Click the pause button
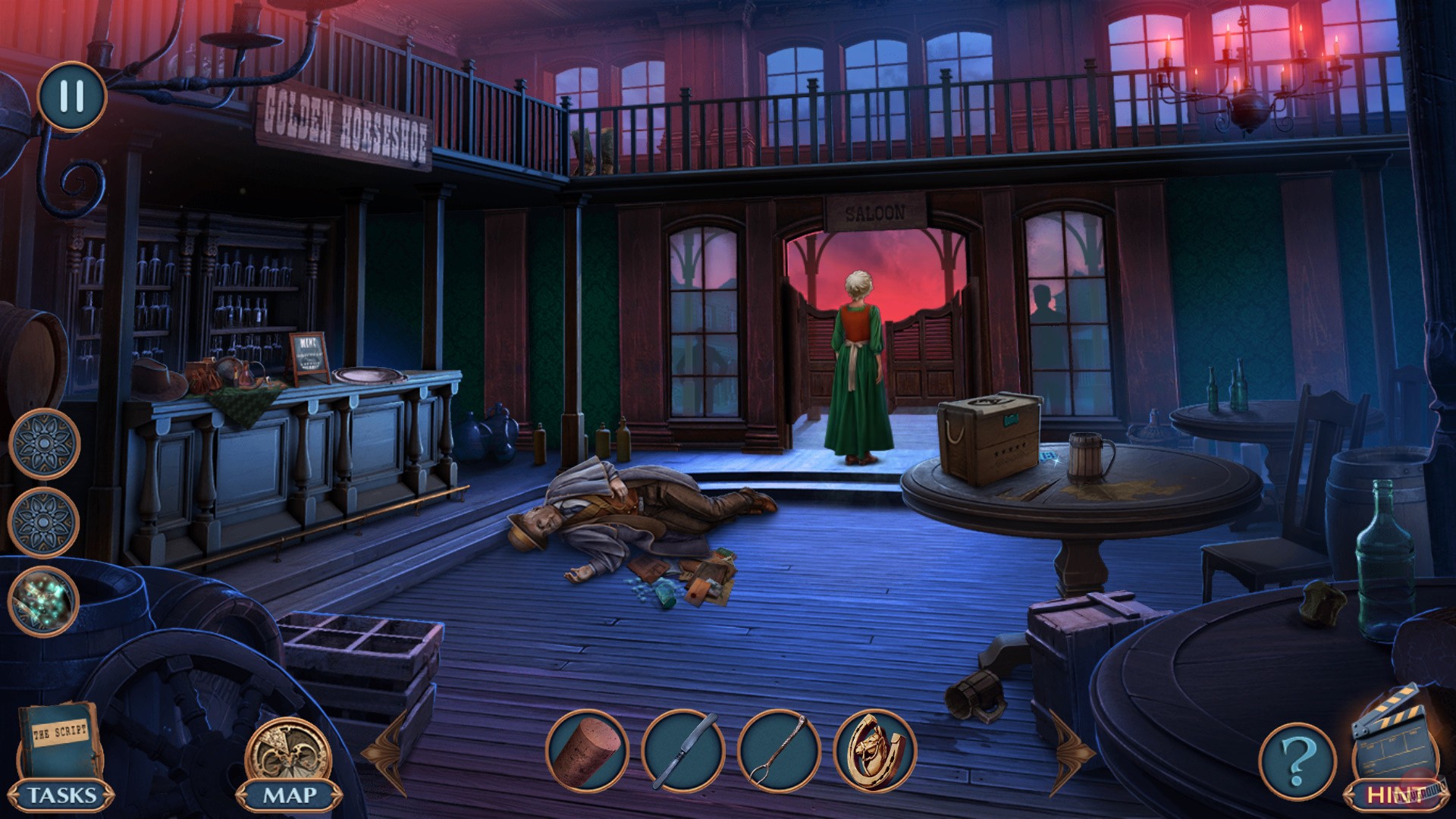The width and height of the screenshot is (1456, 819). (72, 97)
